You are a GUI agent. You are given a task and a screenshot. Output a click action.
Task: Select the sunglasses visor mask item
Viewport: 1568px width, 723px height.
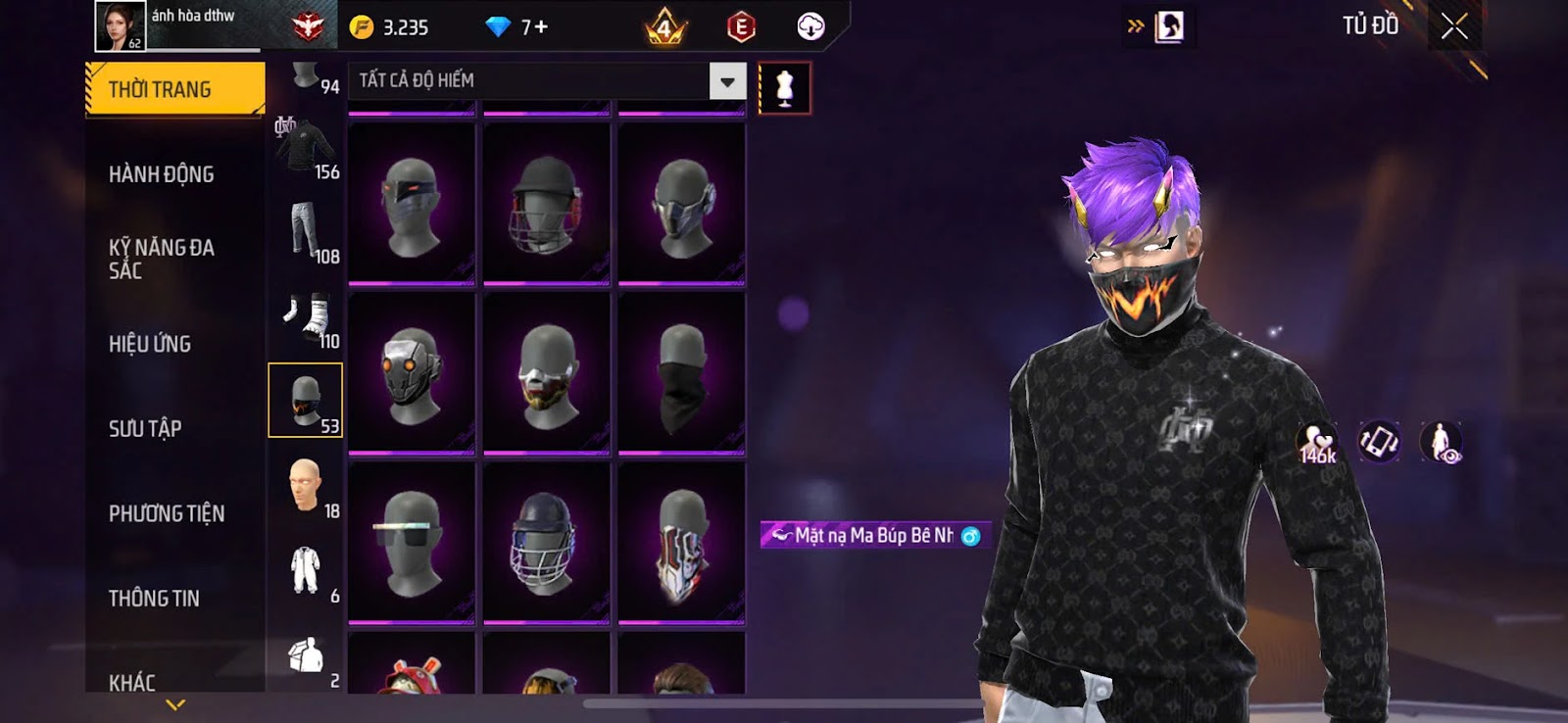pos(412,543)
